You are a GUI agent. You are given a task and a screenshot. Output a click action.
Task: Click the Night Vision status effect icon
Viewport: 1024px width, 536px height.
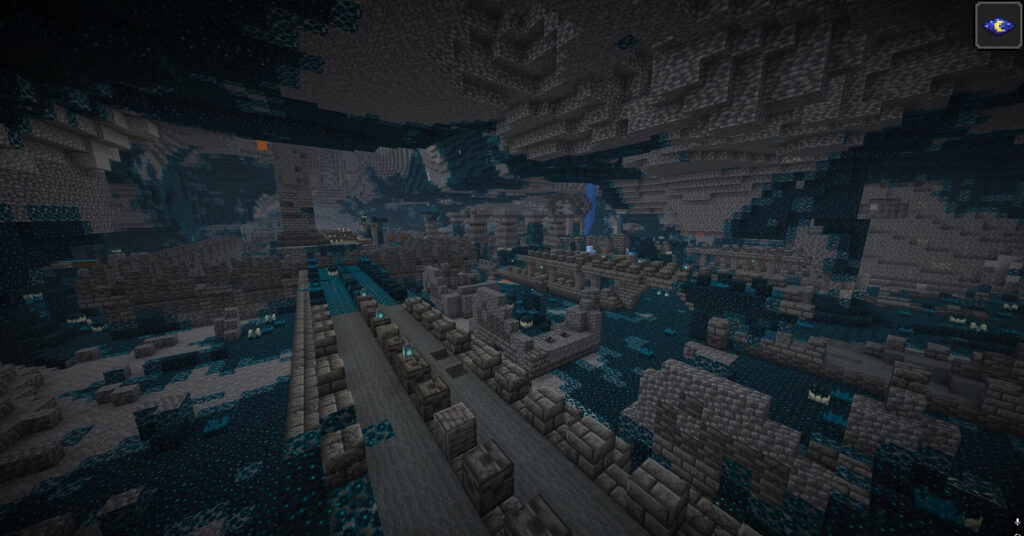tap(996, 25)
